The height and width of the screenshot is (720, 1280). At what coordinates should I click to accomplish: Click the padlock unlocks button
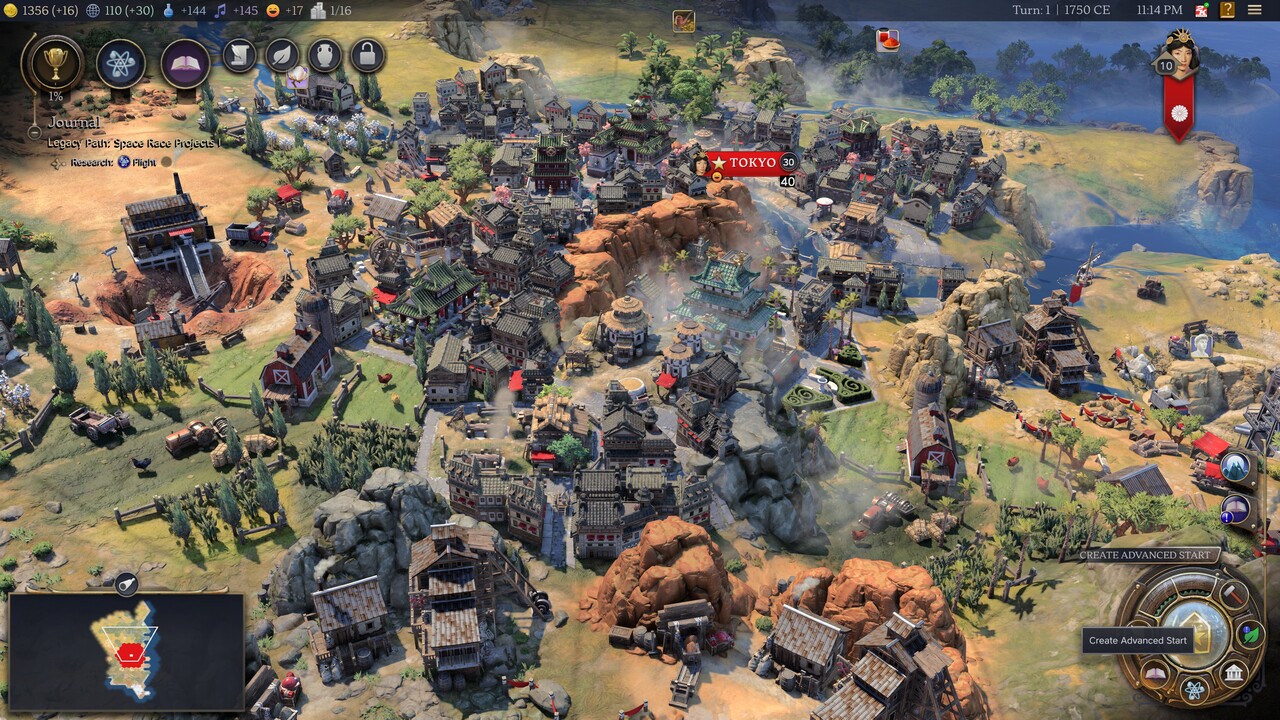coord(367,55)
